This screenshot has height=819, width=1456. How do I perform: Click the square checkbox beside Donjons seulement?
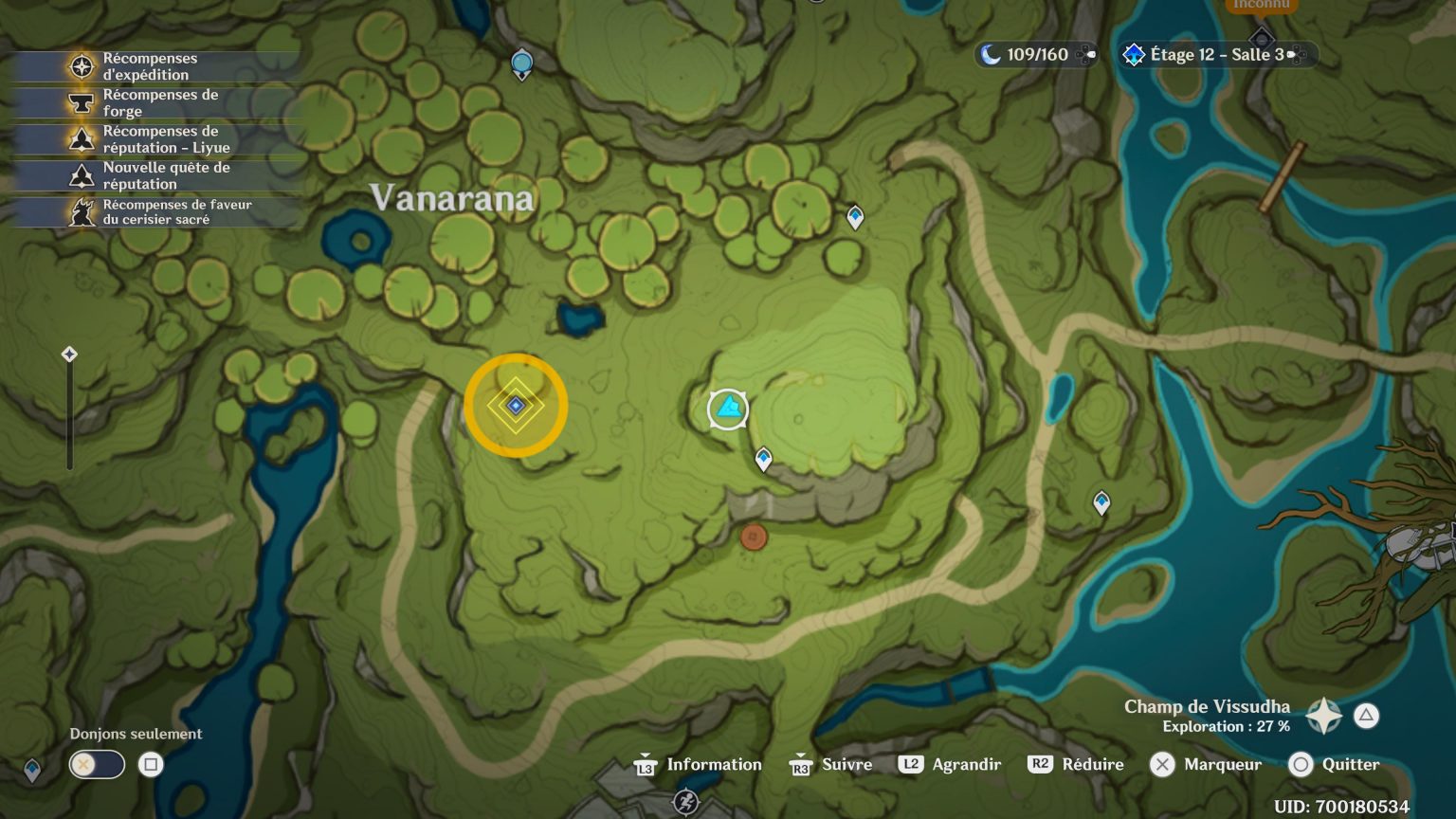(x=152, y=764)
